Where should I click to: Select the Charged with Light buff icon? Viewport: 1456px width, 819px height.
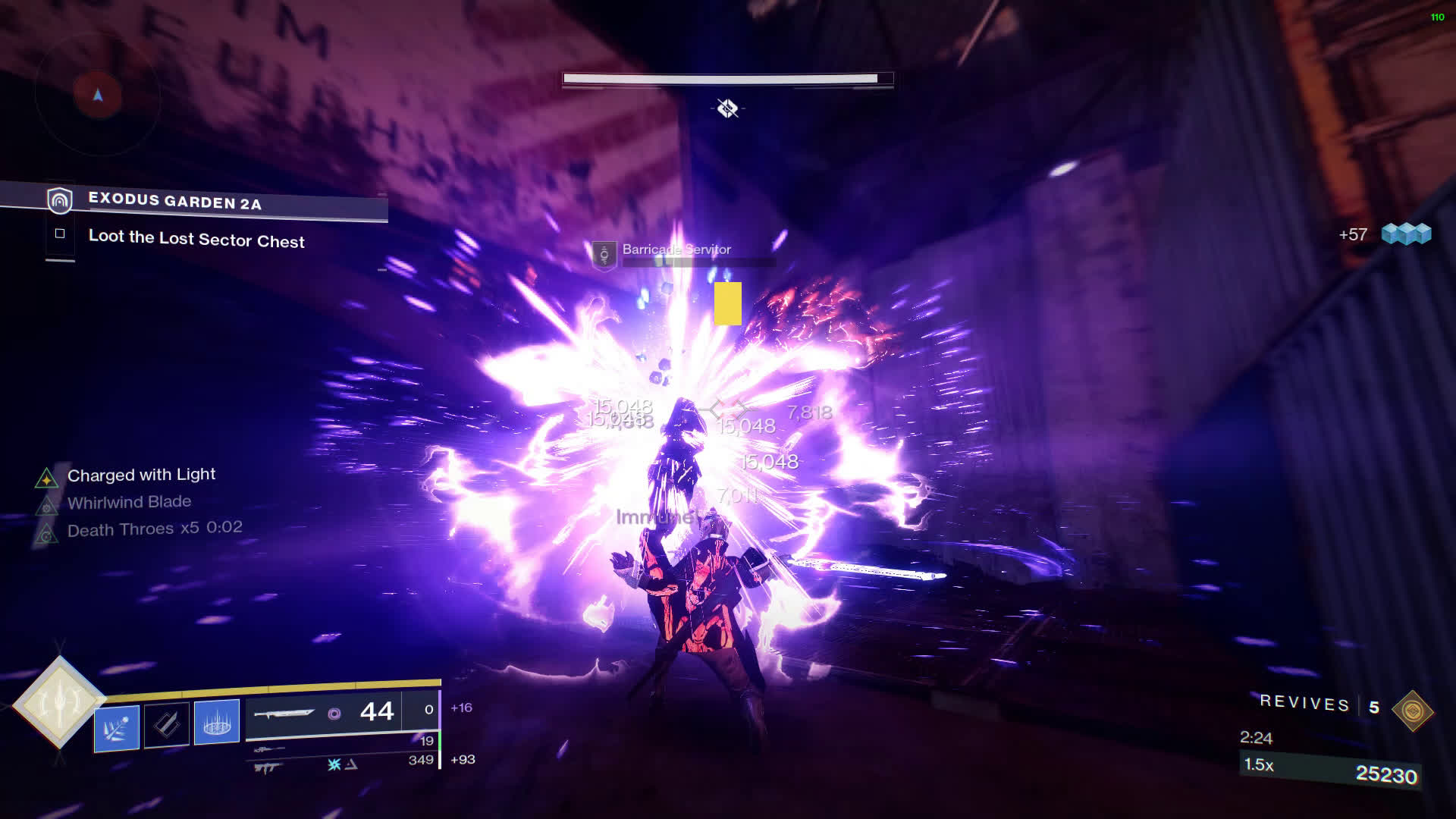click(46, 478)
